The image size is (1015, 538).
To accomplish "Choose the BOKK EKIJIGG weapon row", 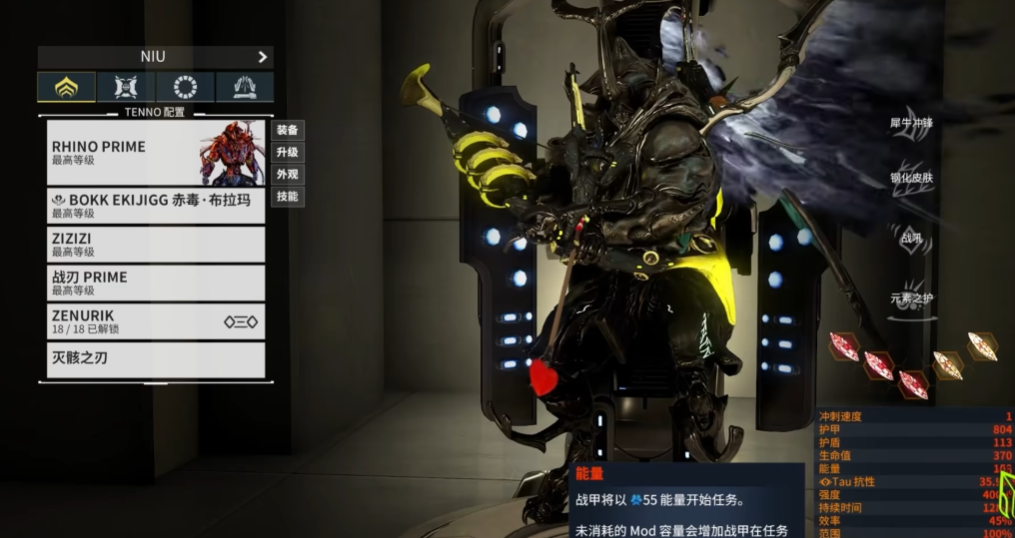I will coord(156,206).
